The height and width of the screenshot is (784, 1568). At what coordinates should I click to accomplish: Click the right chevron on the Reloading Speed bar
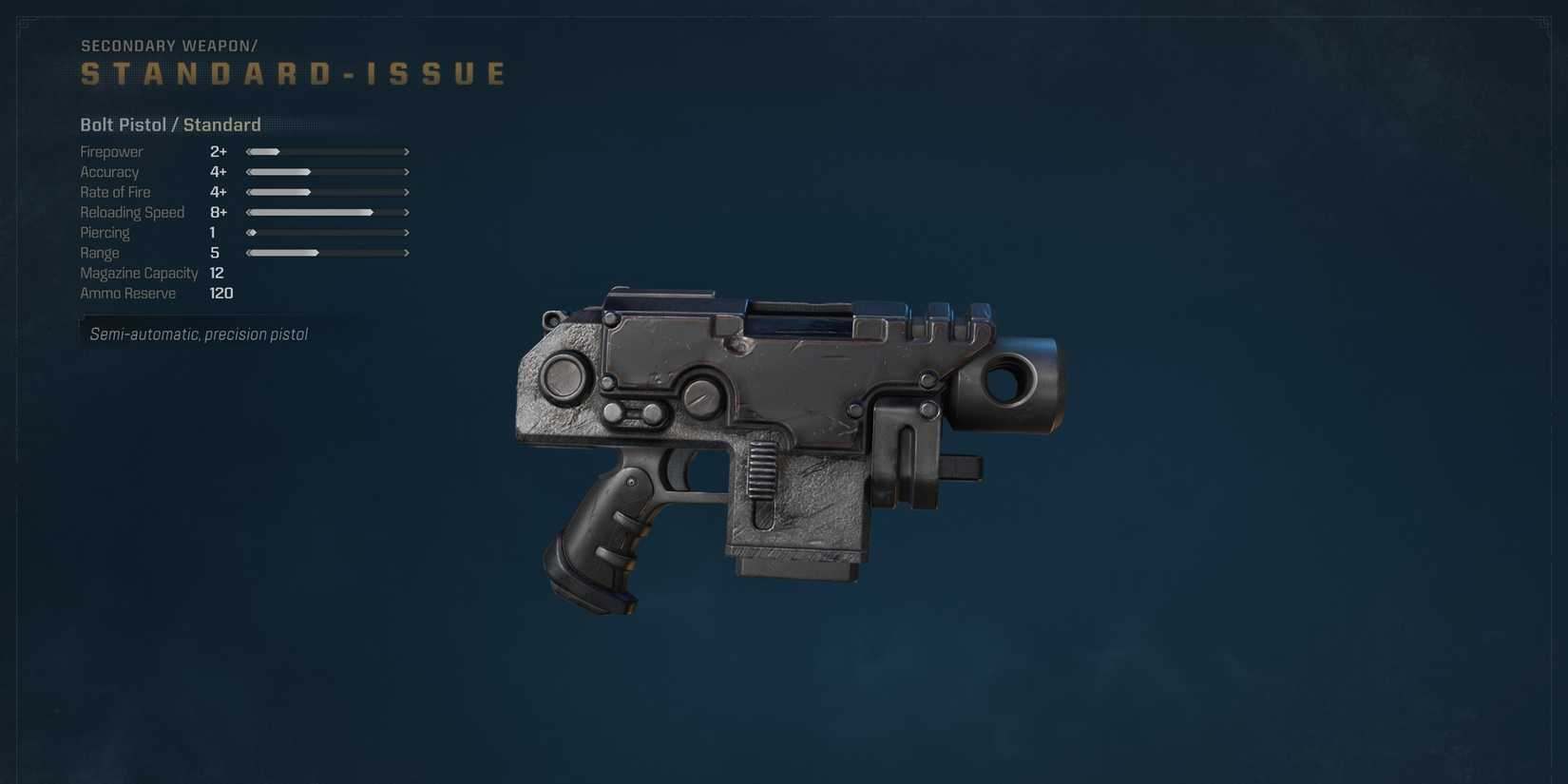[x=407, y=212]
